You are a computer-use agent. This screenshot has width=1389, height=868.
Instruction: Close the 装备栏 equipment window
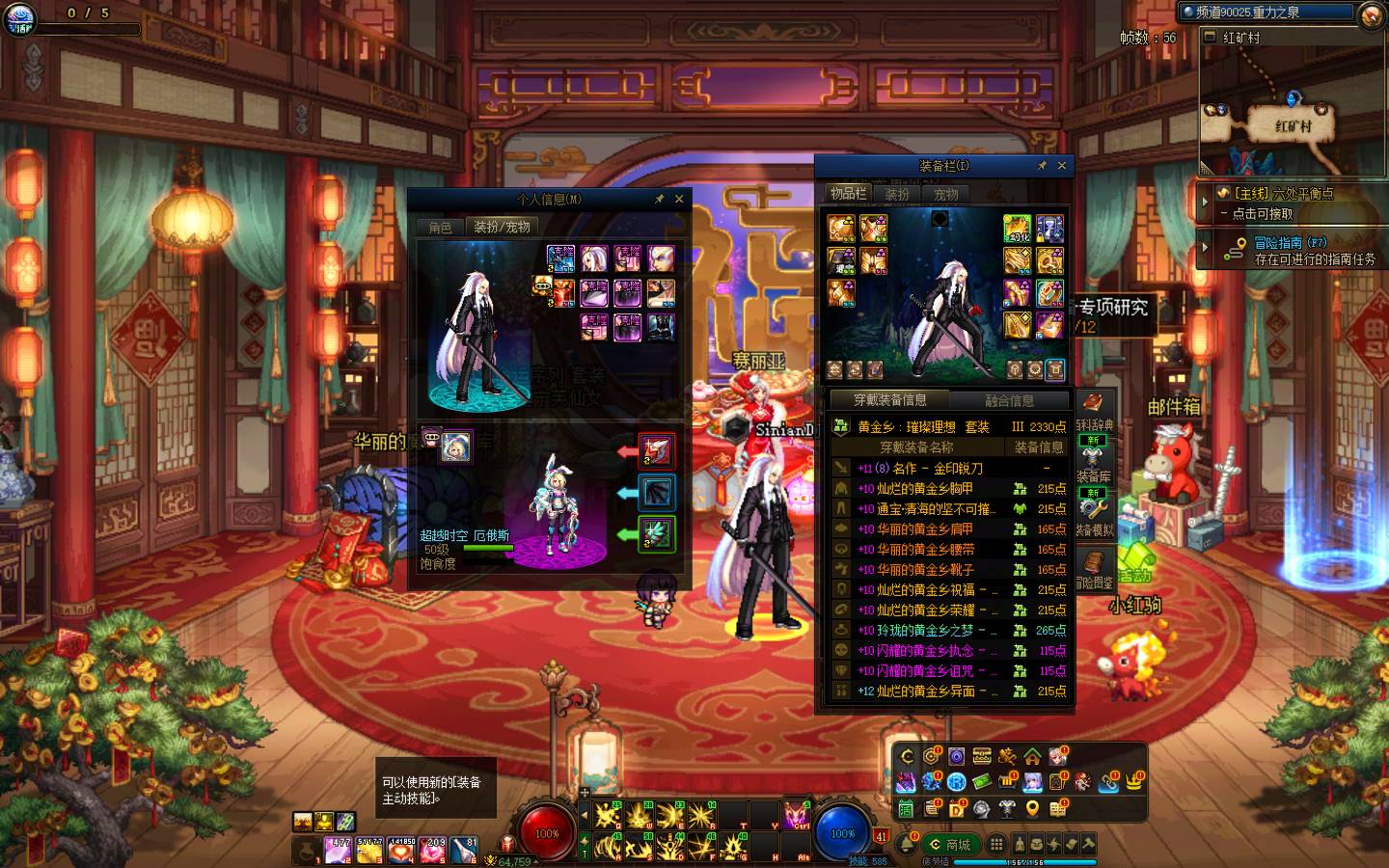(x=1062, y=166)
